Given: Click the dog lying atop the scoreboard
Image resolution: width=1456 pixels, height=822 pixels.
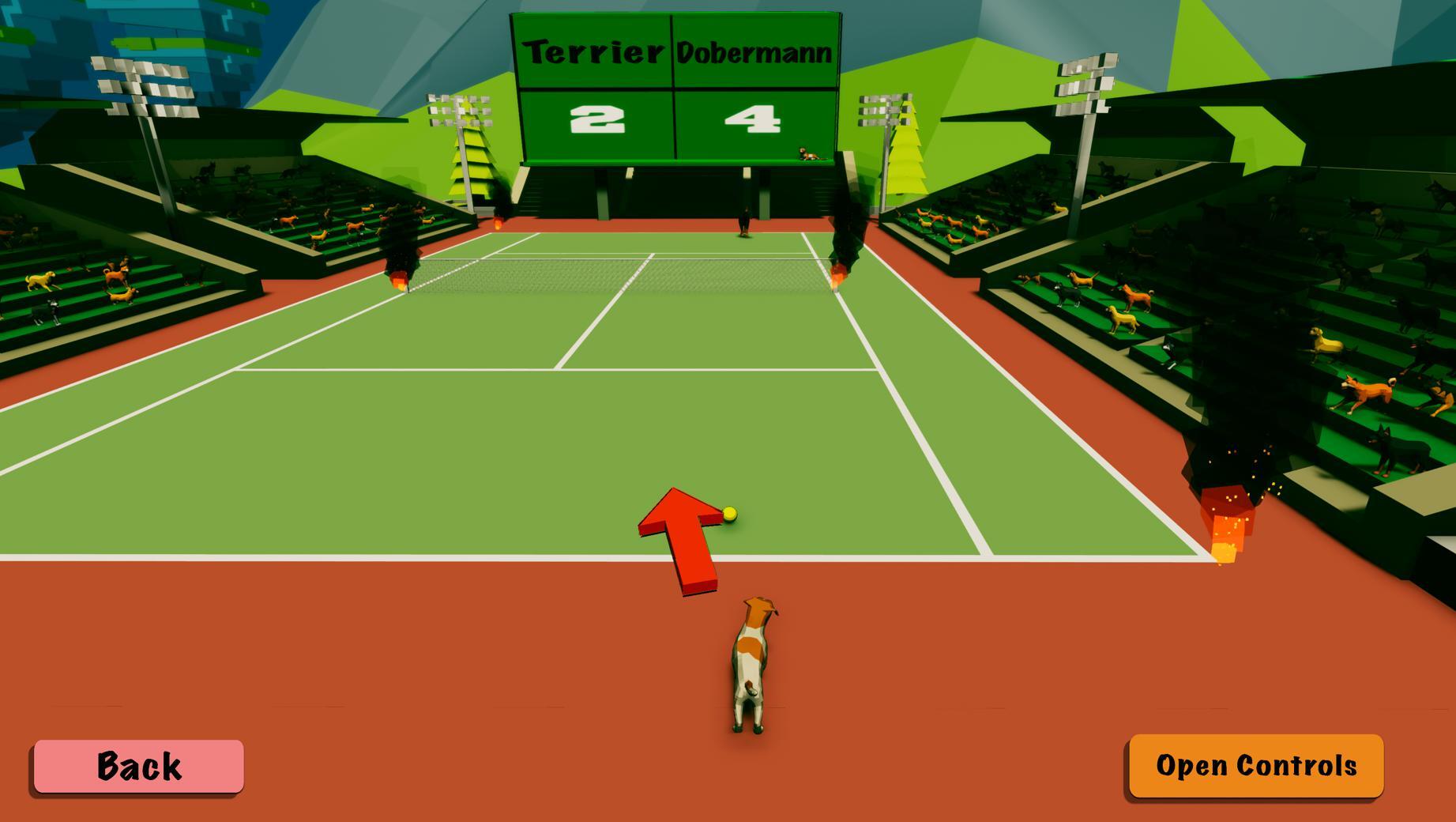Looking at the screenshot, I should [x=806, y=155].
